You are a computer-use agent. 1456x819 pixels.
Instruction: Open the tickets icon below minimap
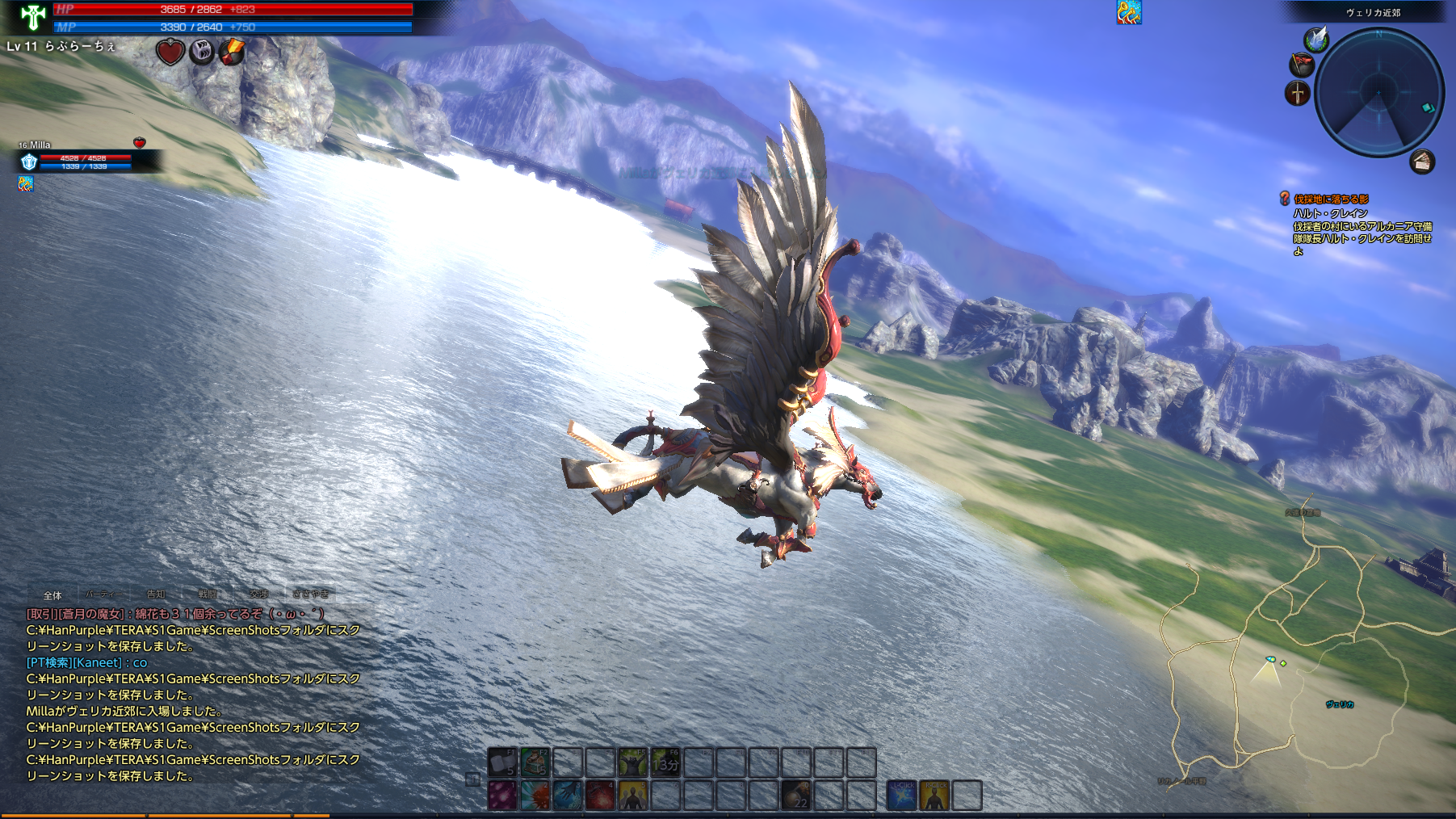[x=1422, y=162]
